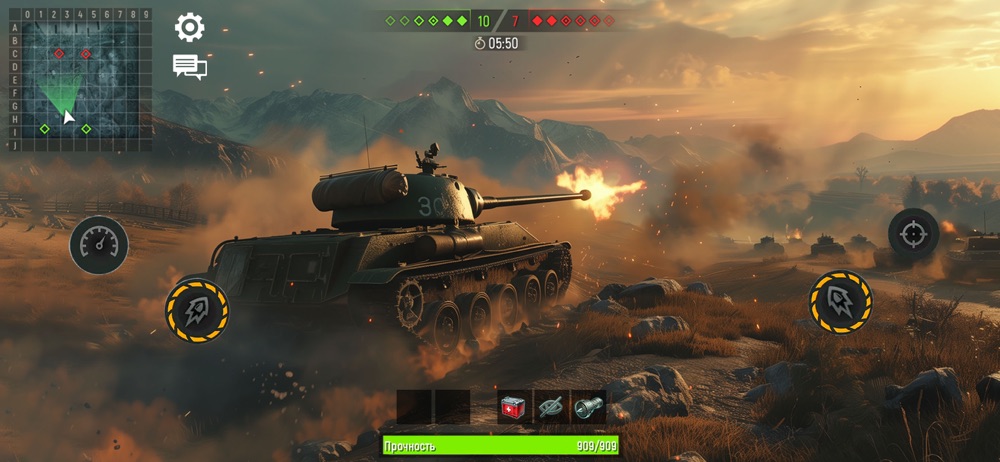The height and width of the screenshot is (462, 1000).
Task: Fire using the shell button below crosshair
Action: point(840,301)
